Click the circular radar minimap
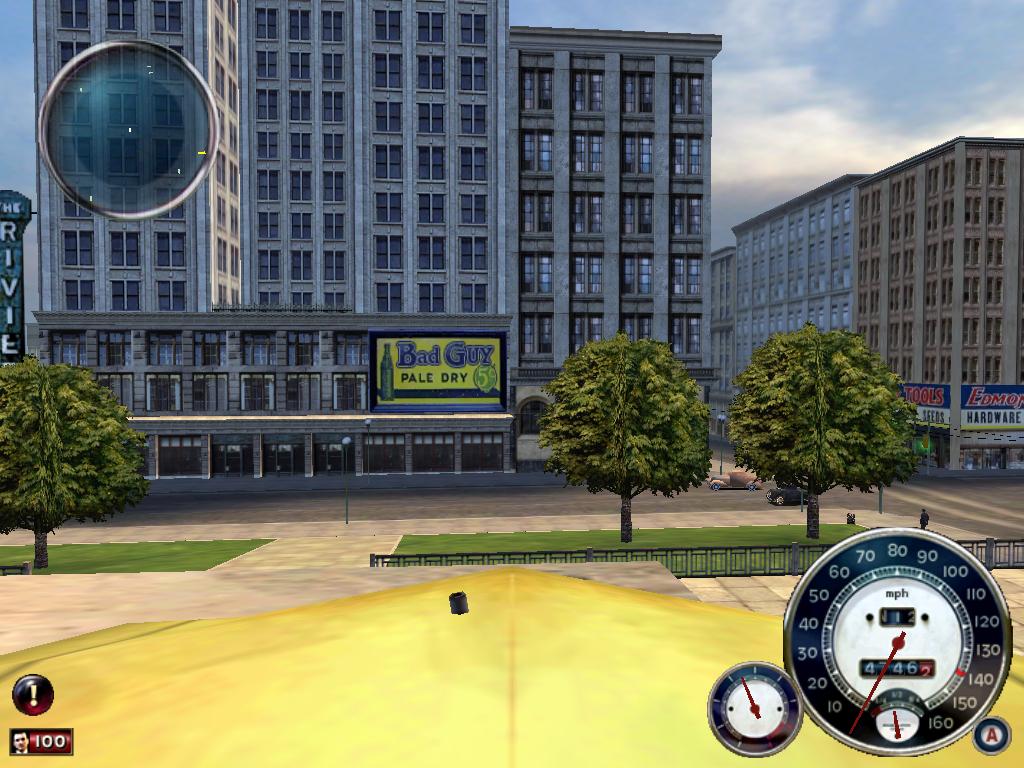This screenshot has height=768, width=1024. click(x=128, y=129)
